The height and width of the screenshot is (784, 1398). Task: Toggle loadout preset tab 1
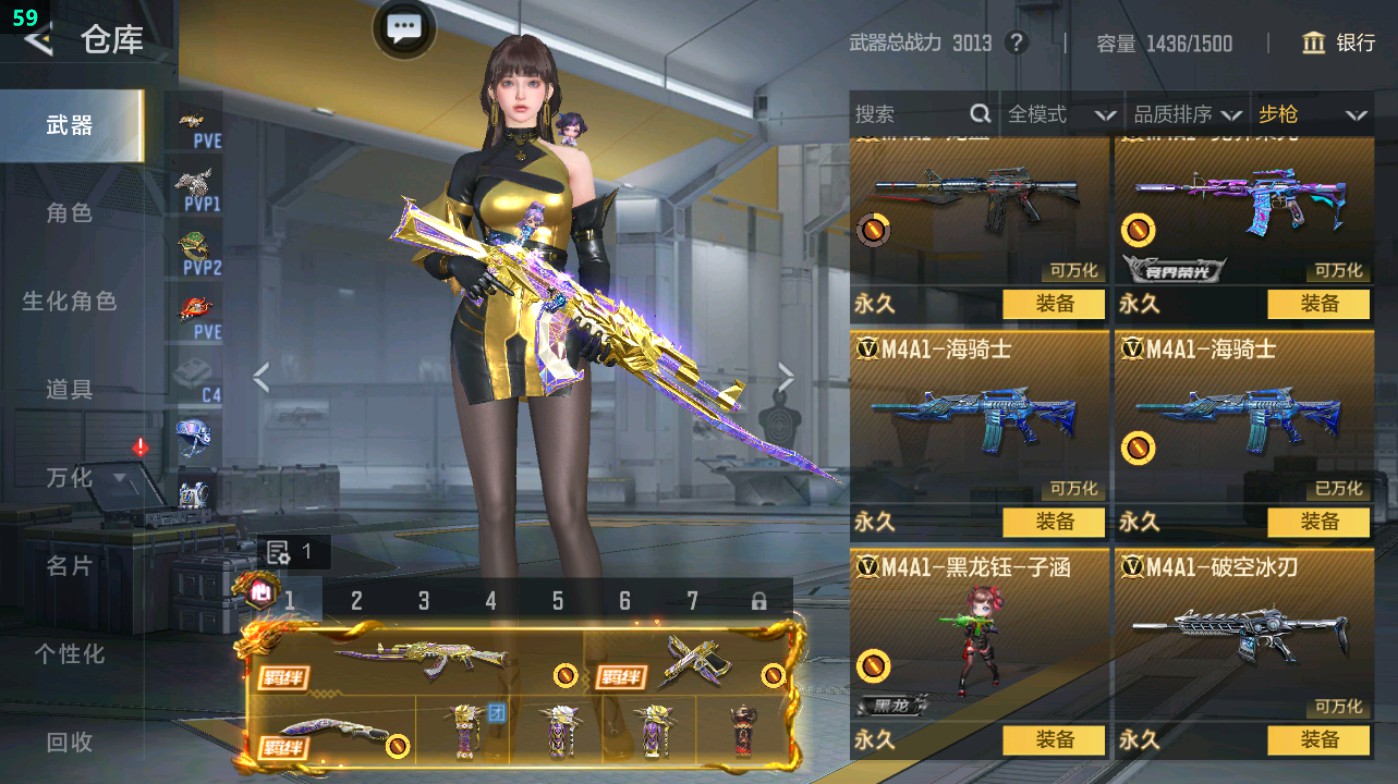coord(290,600)
